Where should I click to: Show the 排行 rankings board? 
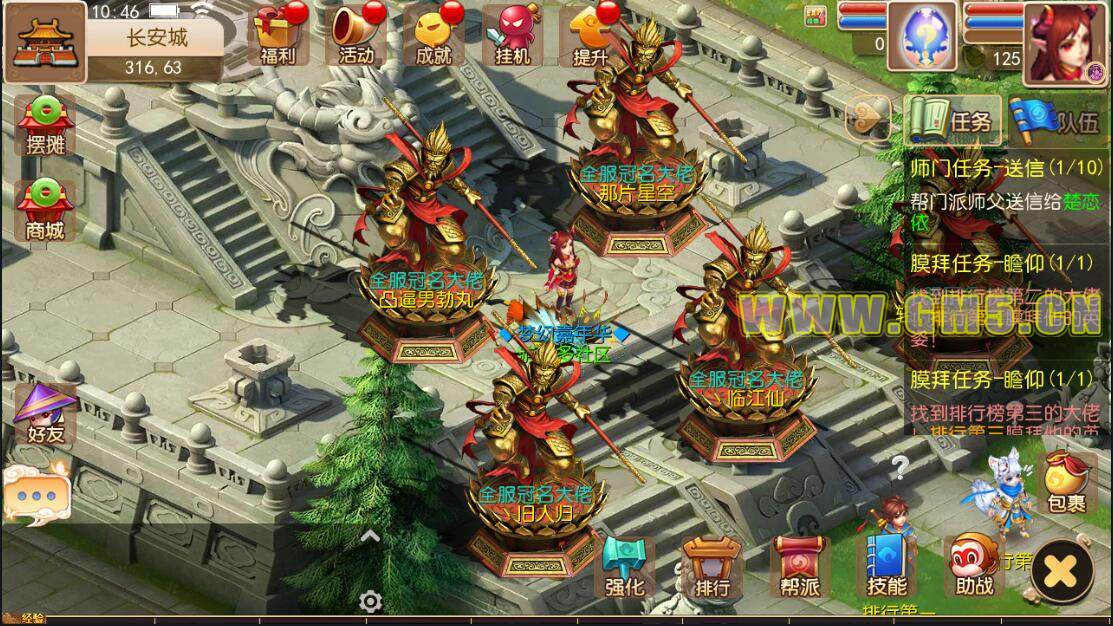tap(711, 567)
